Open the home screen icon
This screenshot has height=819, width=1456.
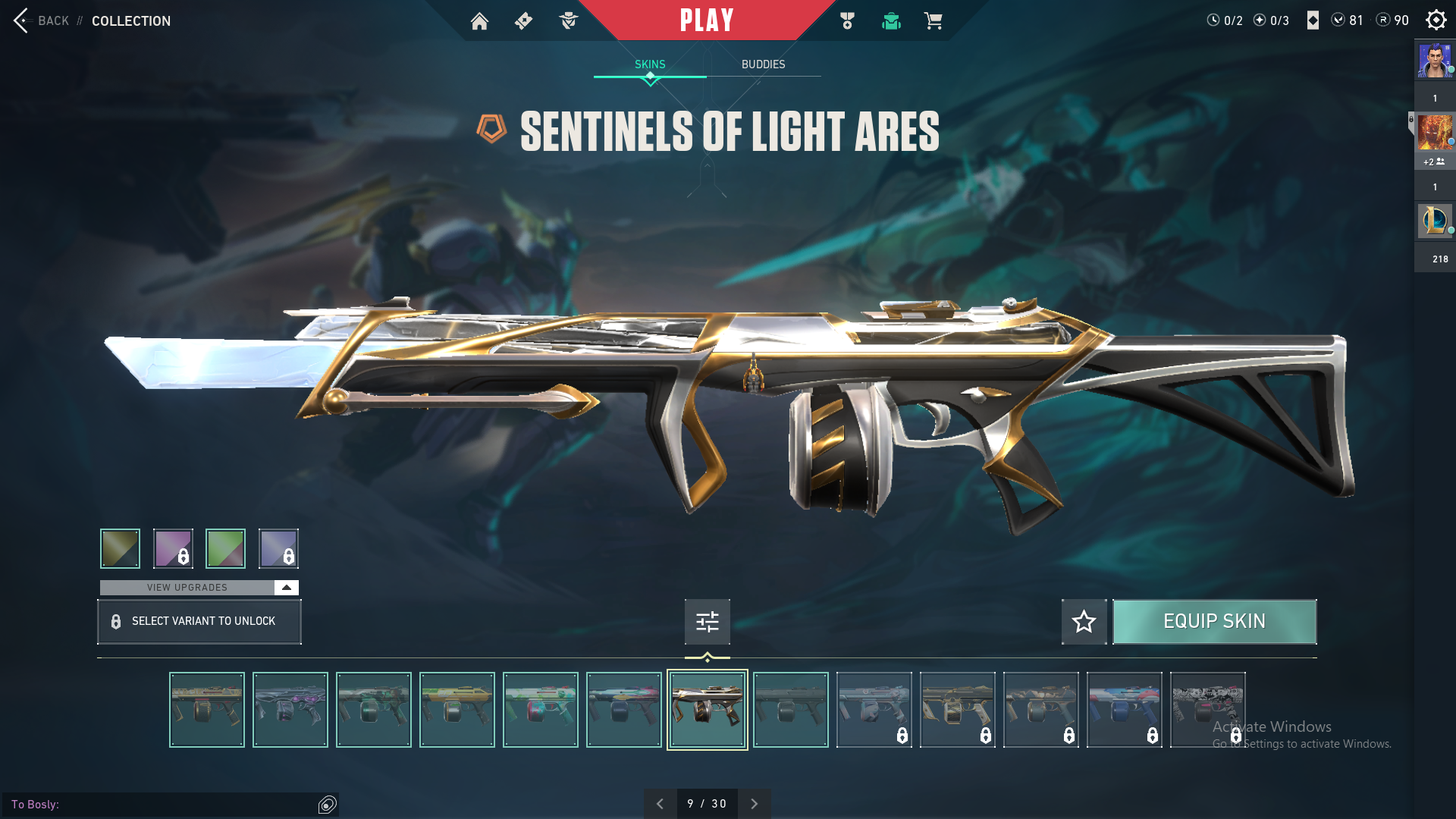(479, 21)
